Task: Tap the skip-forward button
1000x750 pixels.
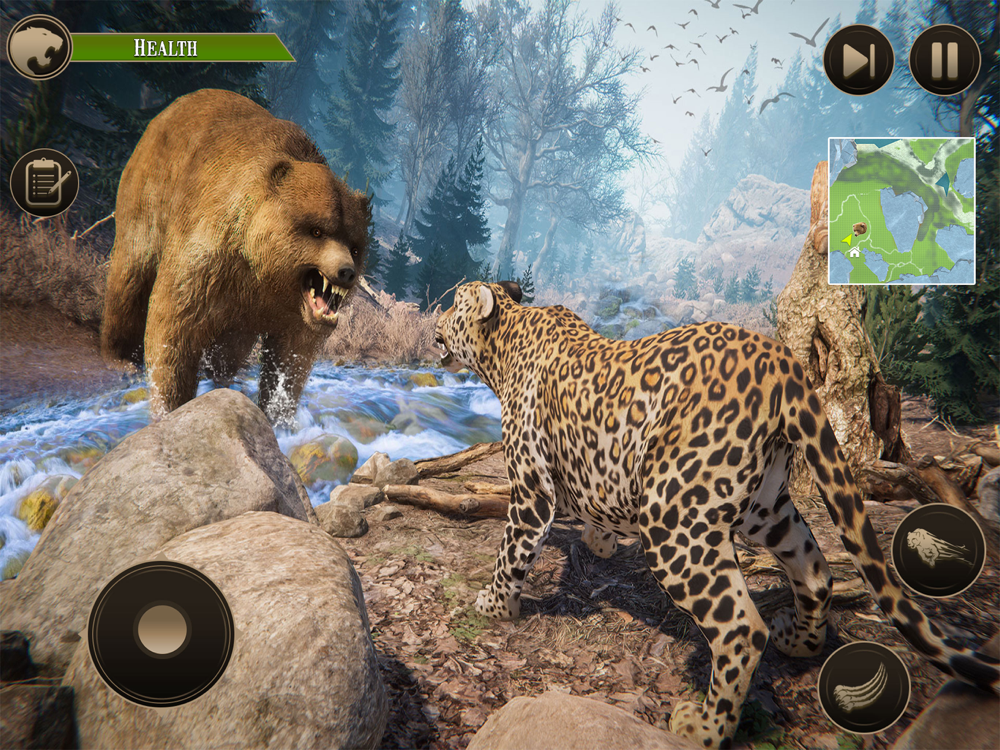Action: click(859, 60)
